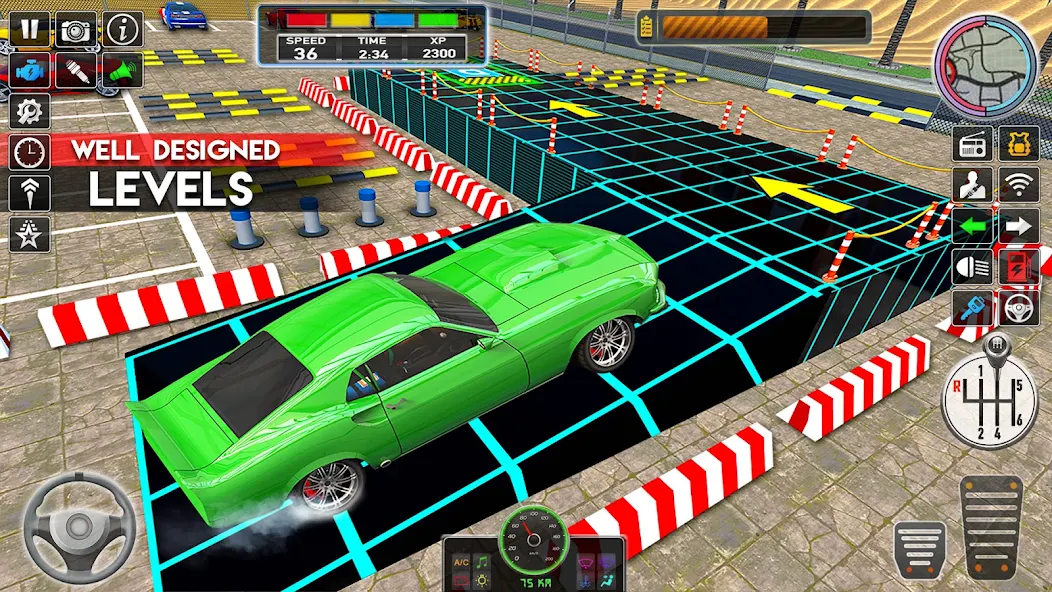This screenshot has width=1052, height=592.
Task: Click the blue engine icon
Action: 30,70
